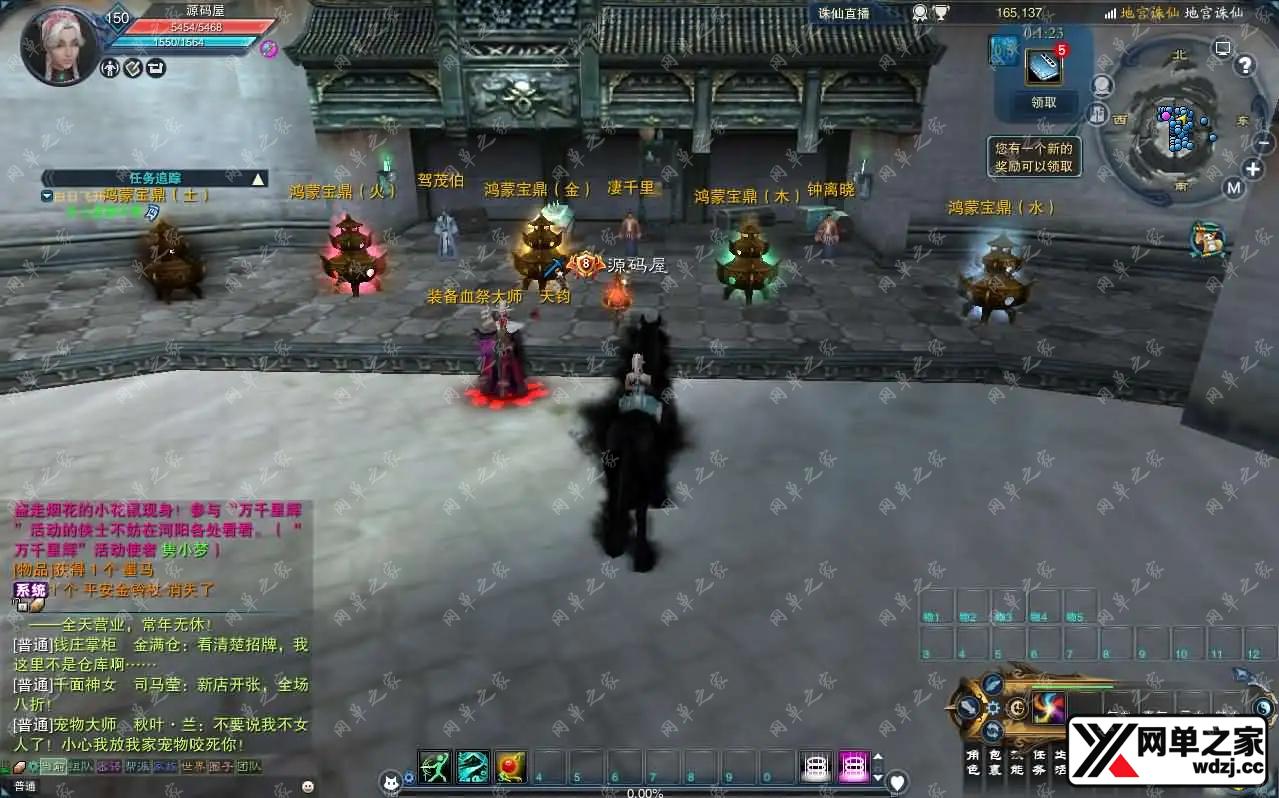Use the red orb item in the hotbar
Viewport: 1279px width, 798px height.
pyautogui.click(x=511, y=766)
